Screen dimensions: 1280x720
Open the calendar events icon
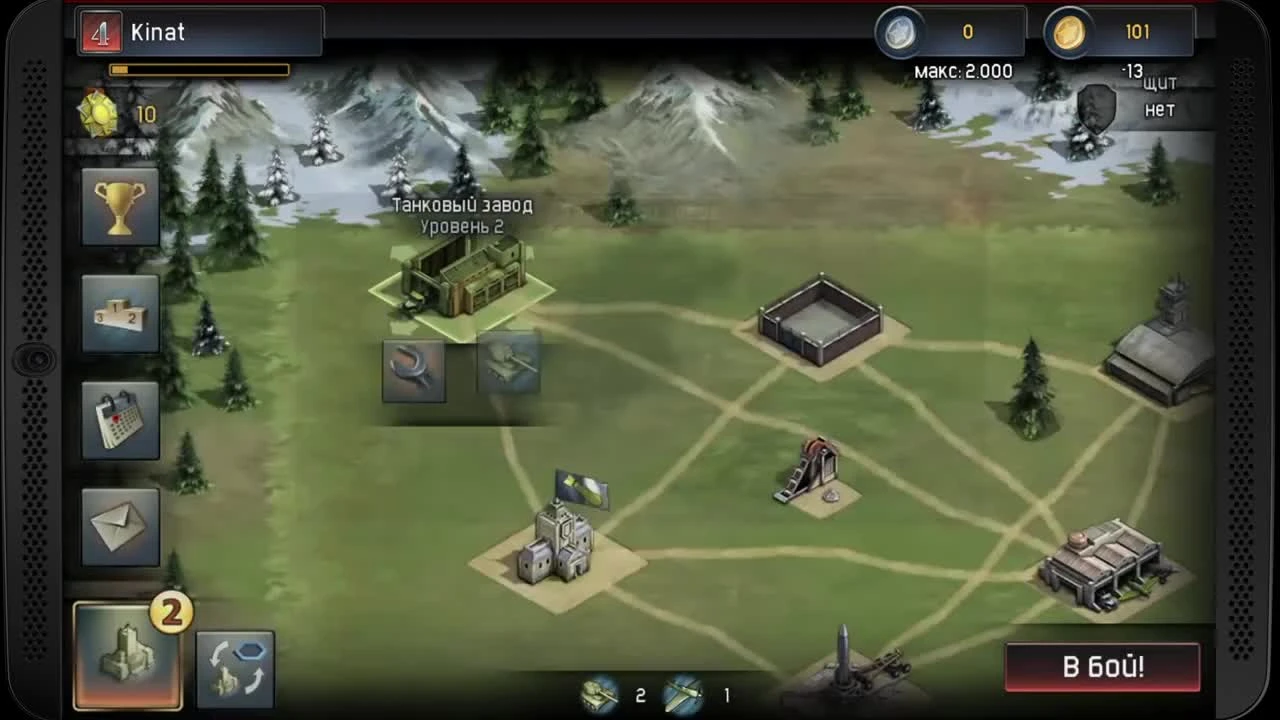tap(119, 419)
